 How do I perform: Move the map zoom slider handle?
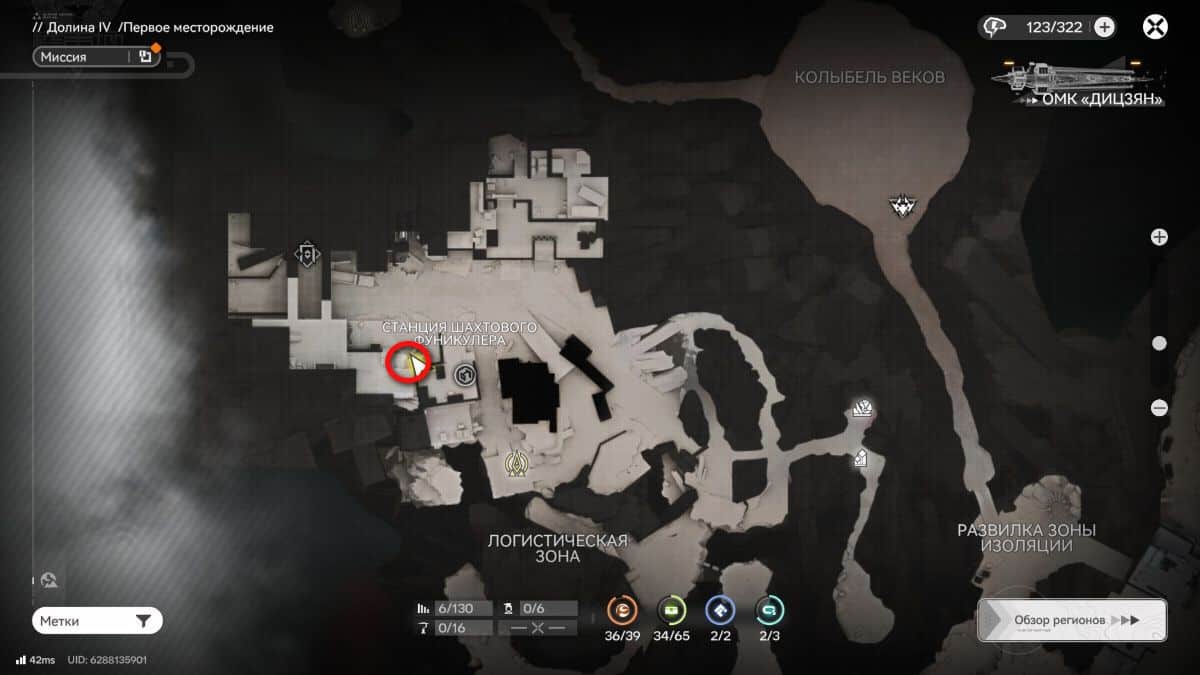coord(1159,343)
